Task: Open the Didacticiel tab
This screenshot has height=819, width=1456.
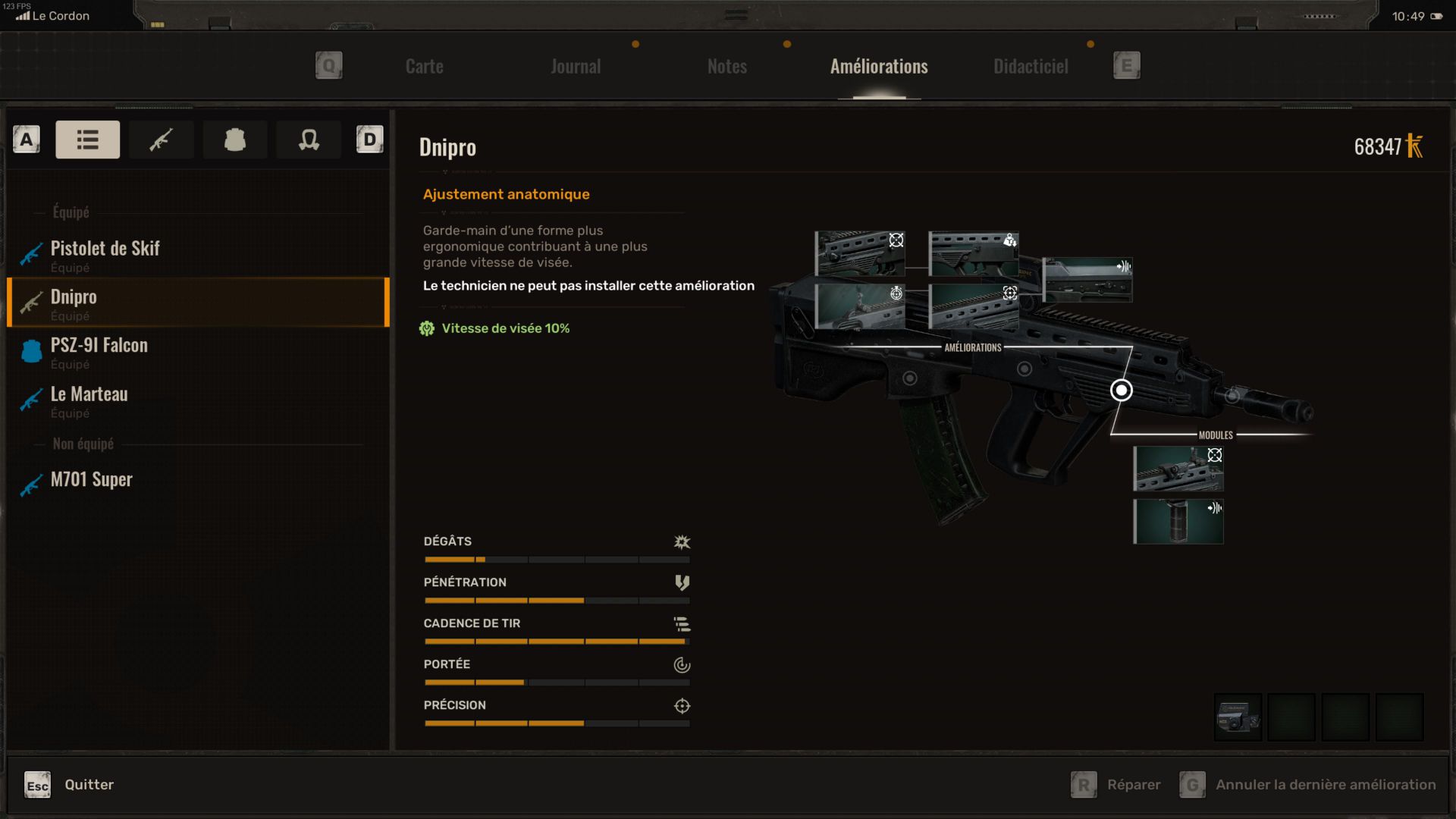Action: 1031,67
